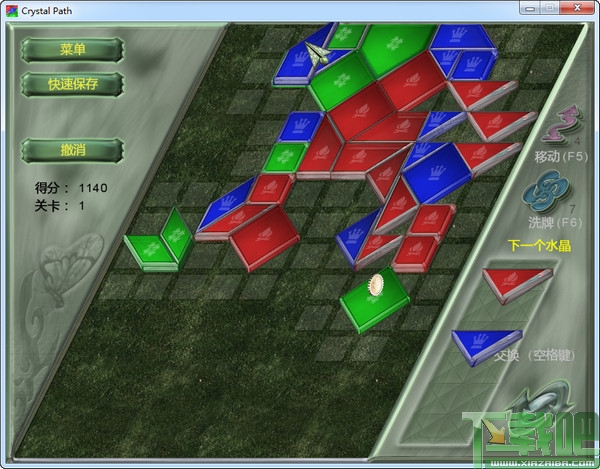Select the next red crystal preview

pyautogui.click(x=516, y=286)
